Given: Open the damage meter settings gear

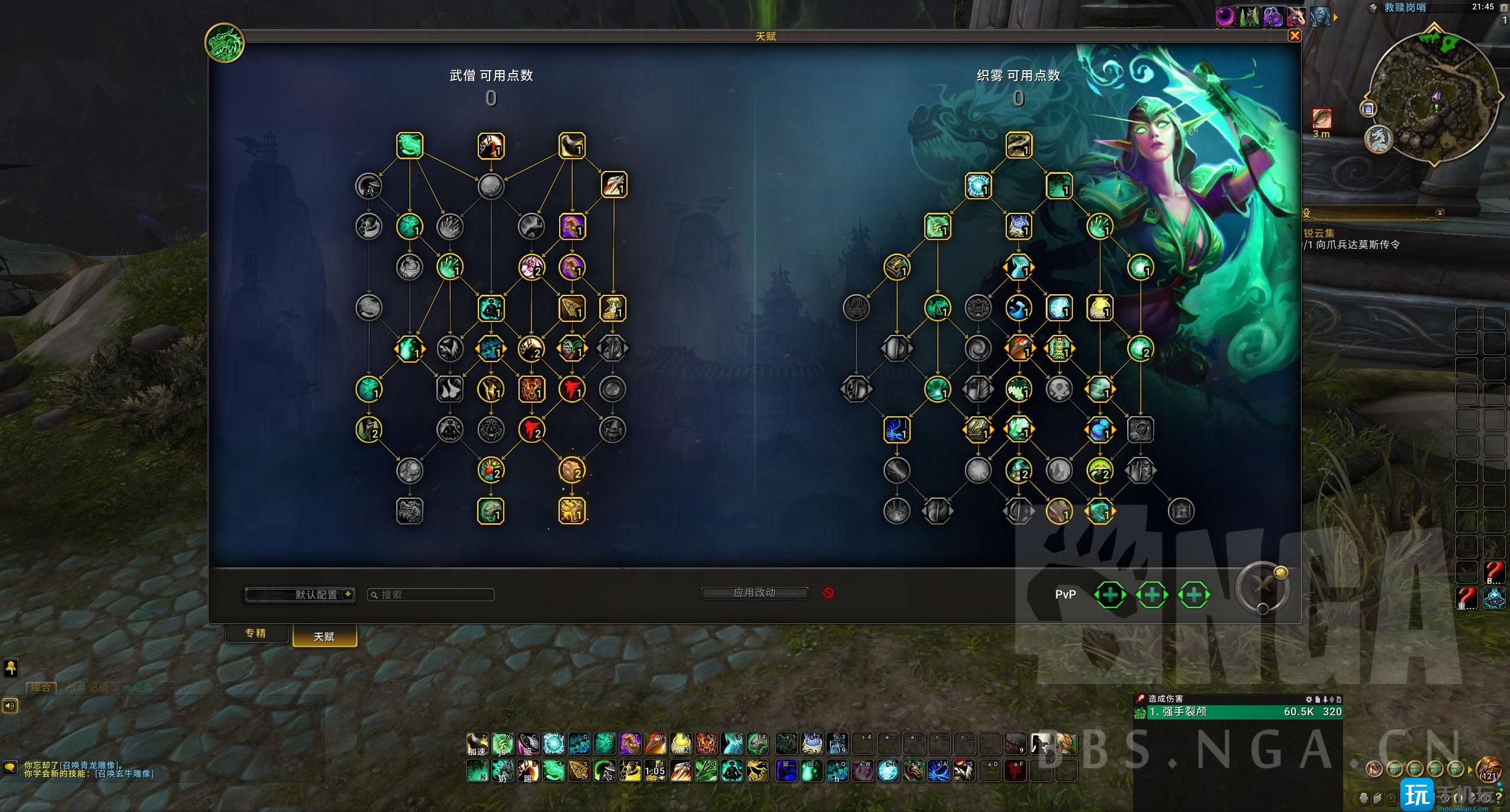Looking at the screenshot, I should (x=1309, y=699).
